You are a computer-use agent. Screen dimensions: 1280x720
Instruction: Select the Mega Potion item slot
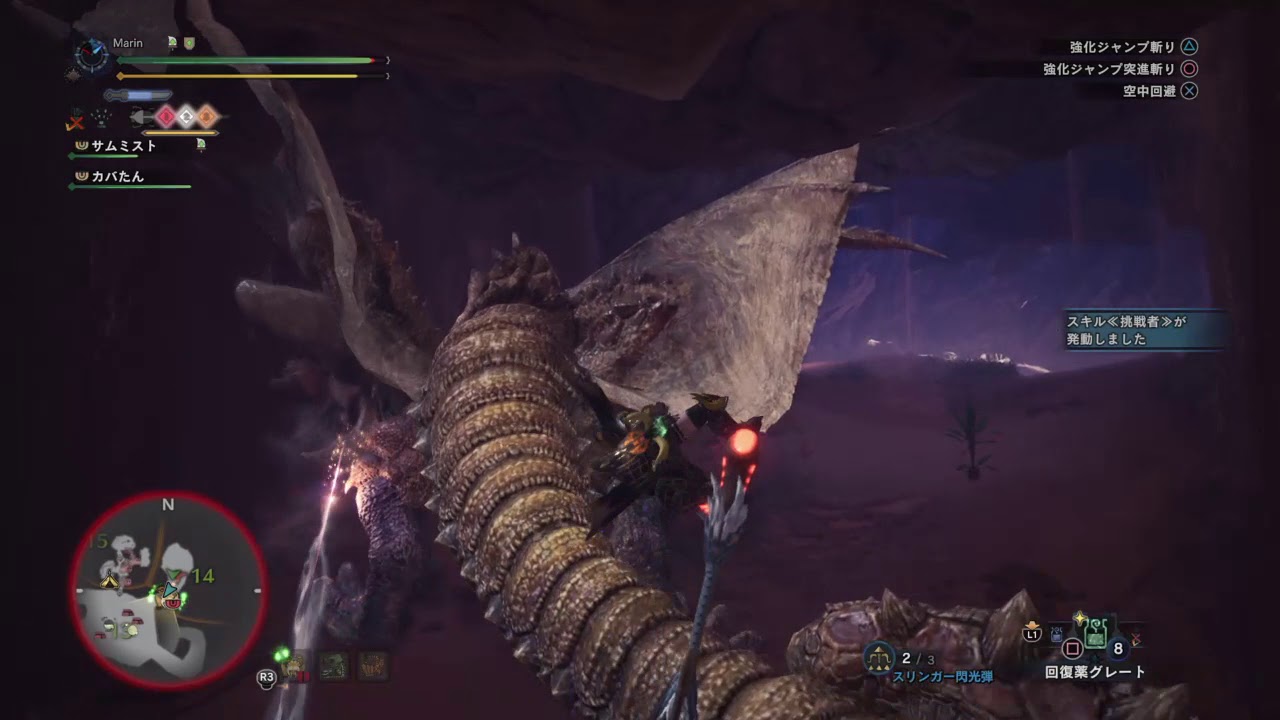1096,634
